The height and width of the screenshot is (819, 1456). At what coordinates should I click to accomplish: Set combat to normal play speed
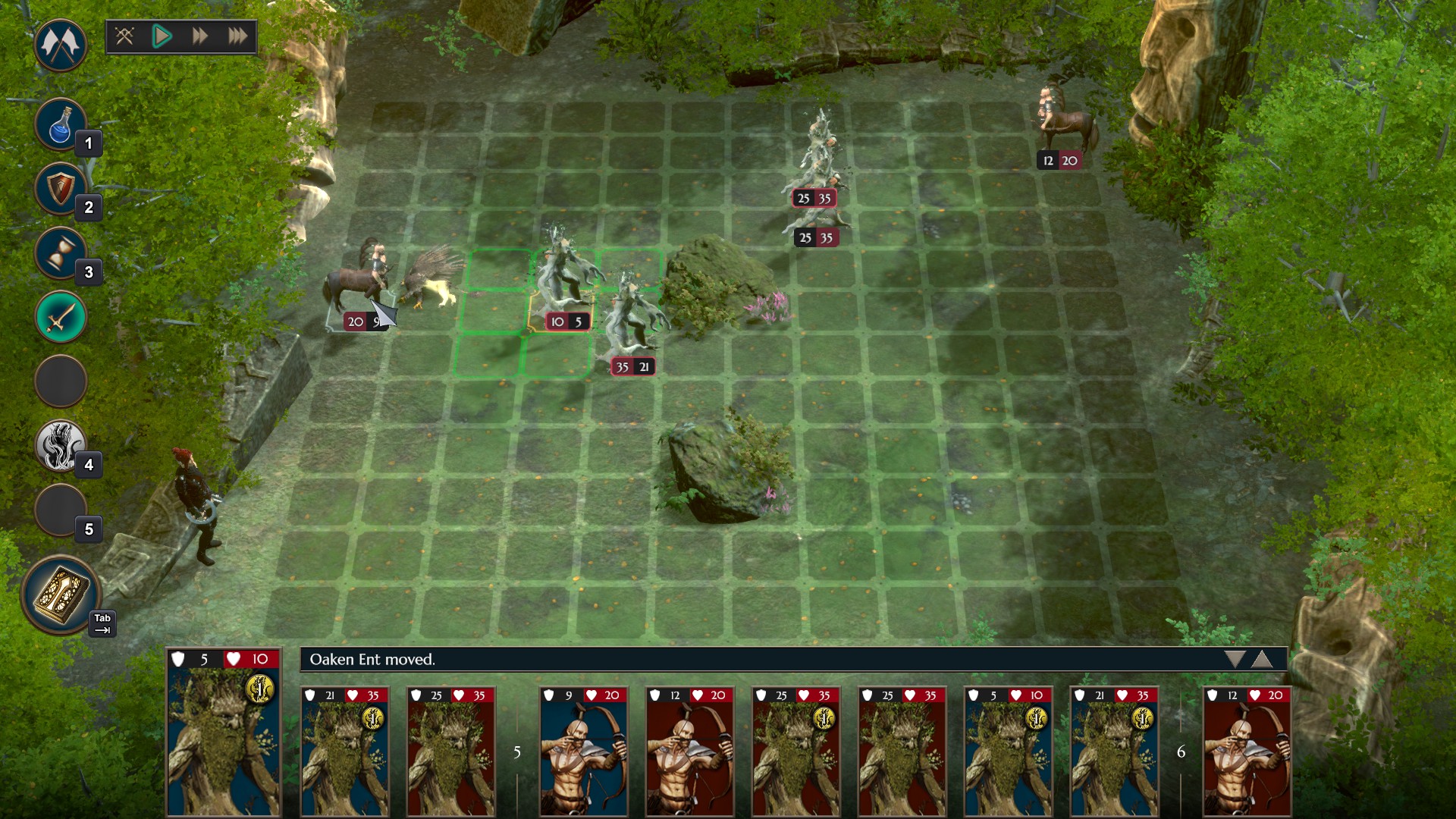coord(162,36)
